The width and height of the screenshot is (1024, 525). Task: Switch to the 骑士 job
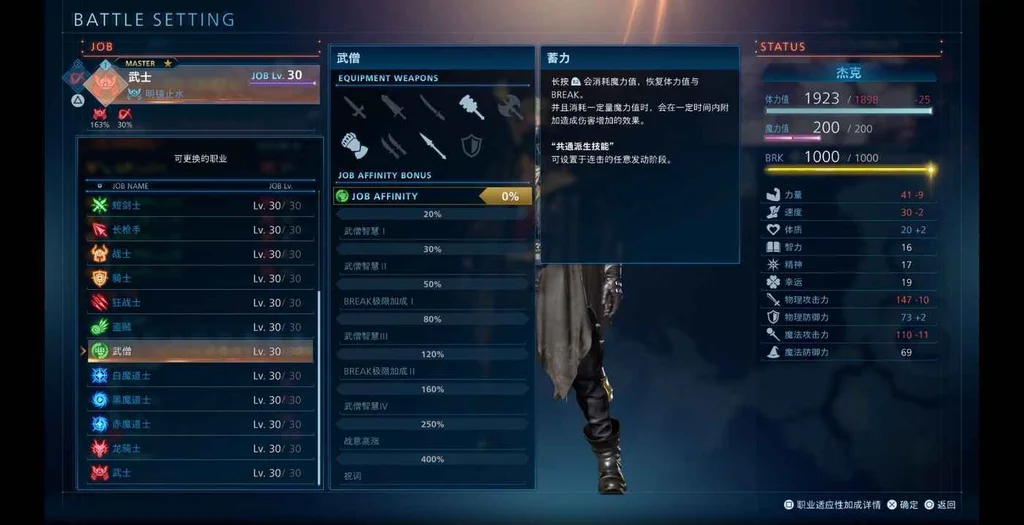point(200,278)
